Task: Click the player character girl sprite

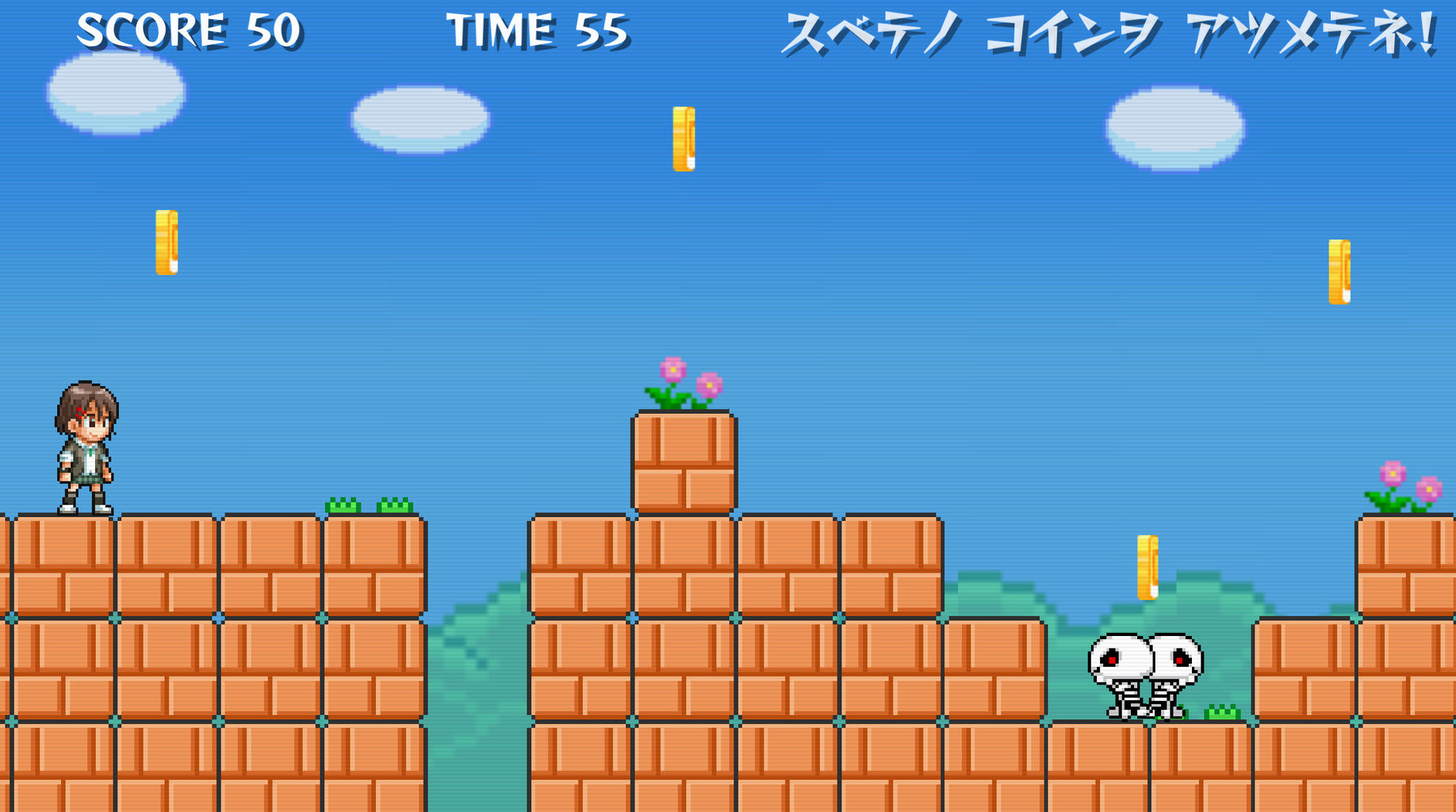Action: pos(85,448)
